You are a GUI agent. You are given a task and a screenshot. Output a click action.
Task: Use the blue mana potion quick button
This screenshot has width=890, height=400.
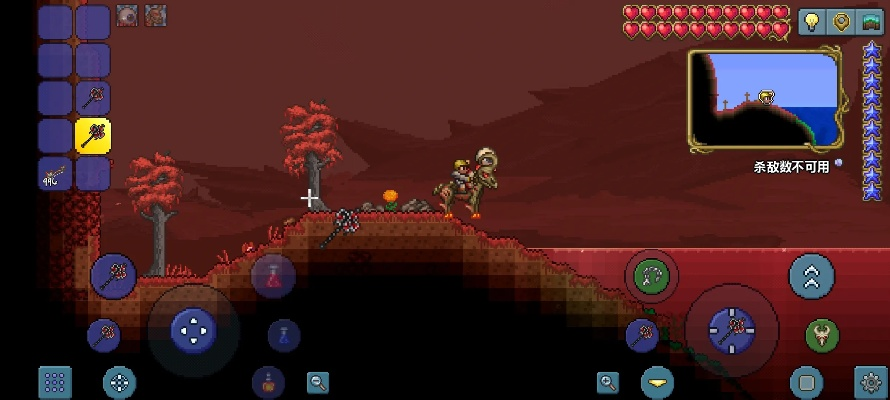pyautogui.click(x=284, y=336)
